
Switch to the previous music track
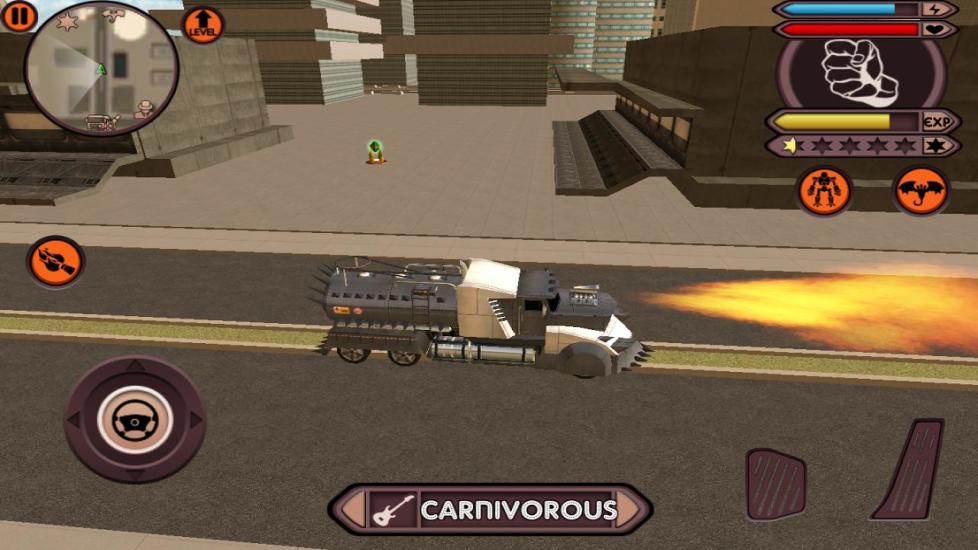(x=351, y=510)
